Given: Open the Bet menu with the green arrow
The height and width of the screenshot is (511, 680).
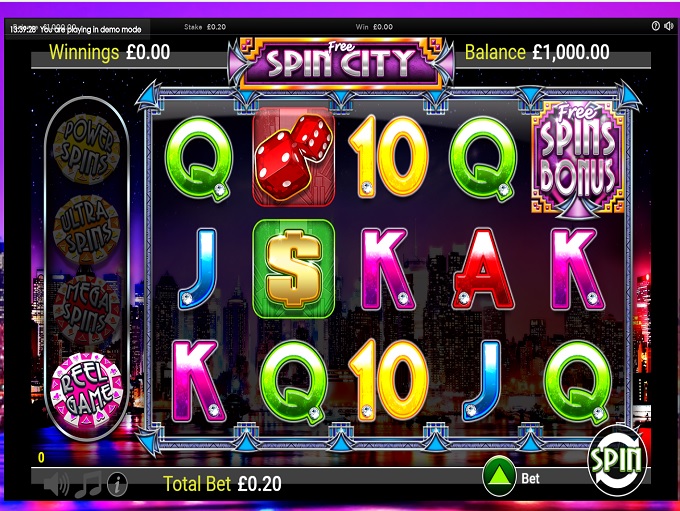Looking at the screenshot, I should coord(498,477).
